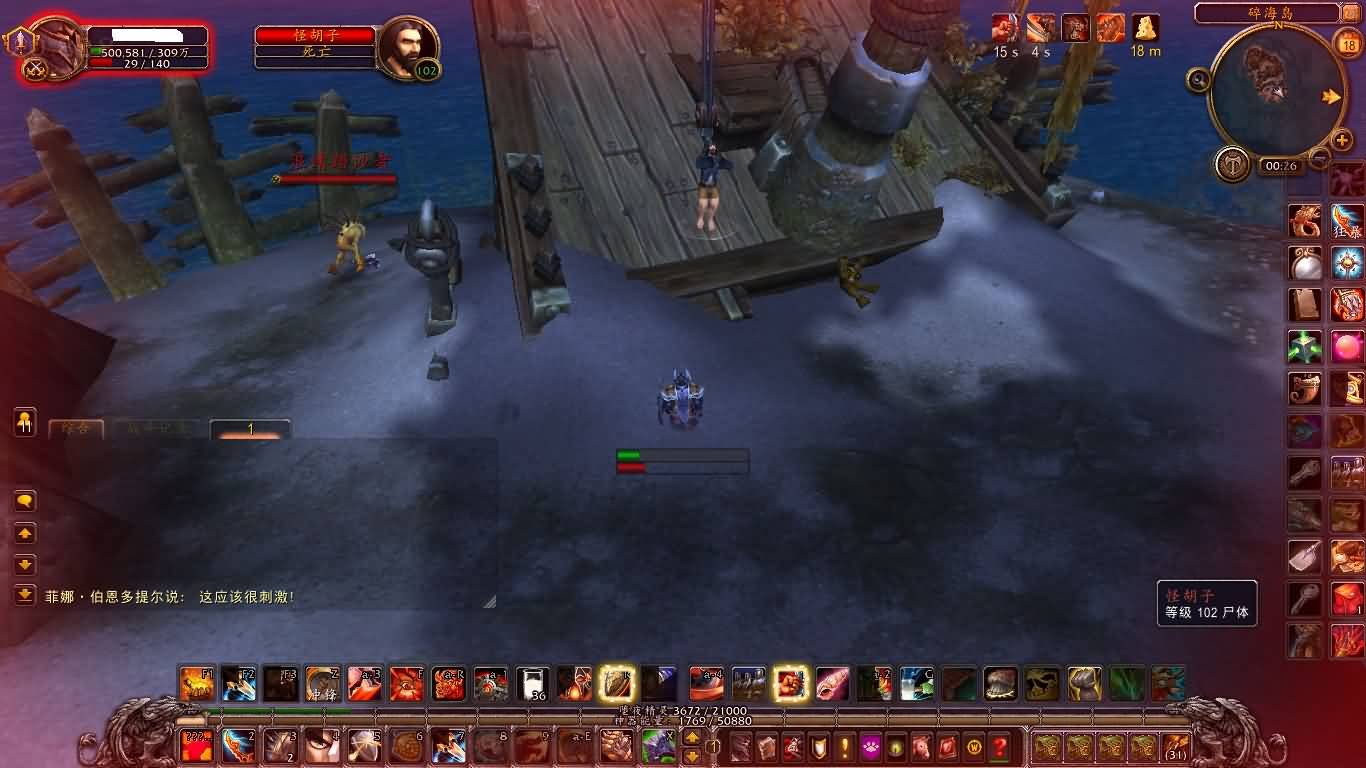The height and width of the screenshot is (768, 1366).
Task: Activate the glowing clenched fist ability
Action: [x=790, y=684]
